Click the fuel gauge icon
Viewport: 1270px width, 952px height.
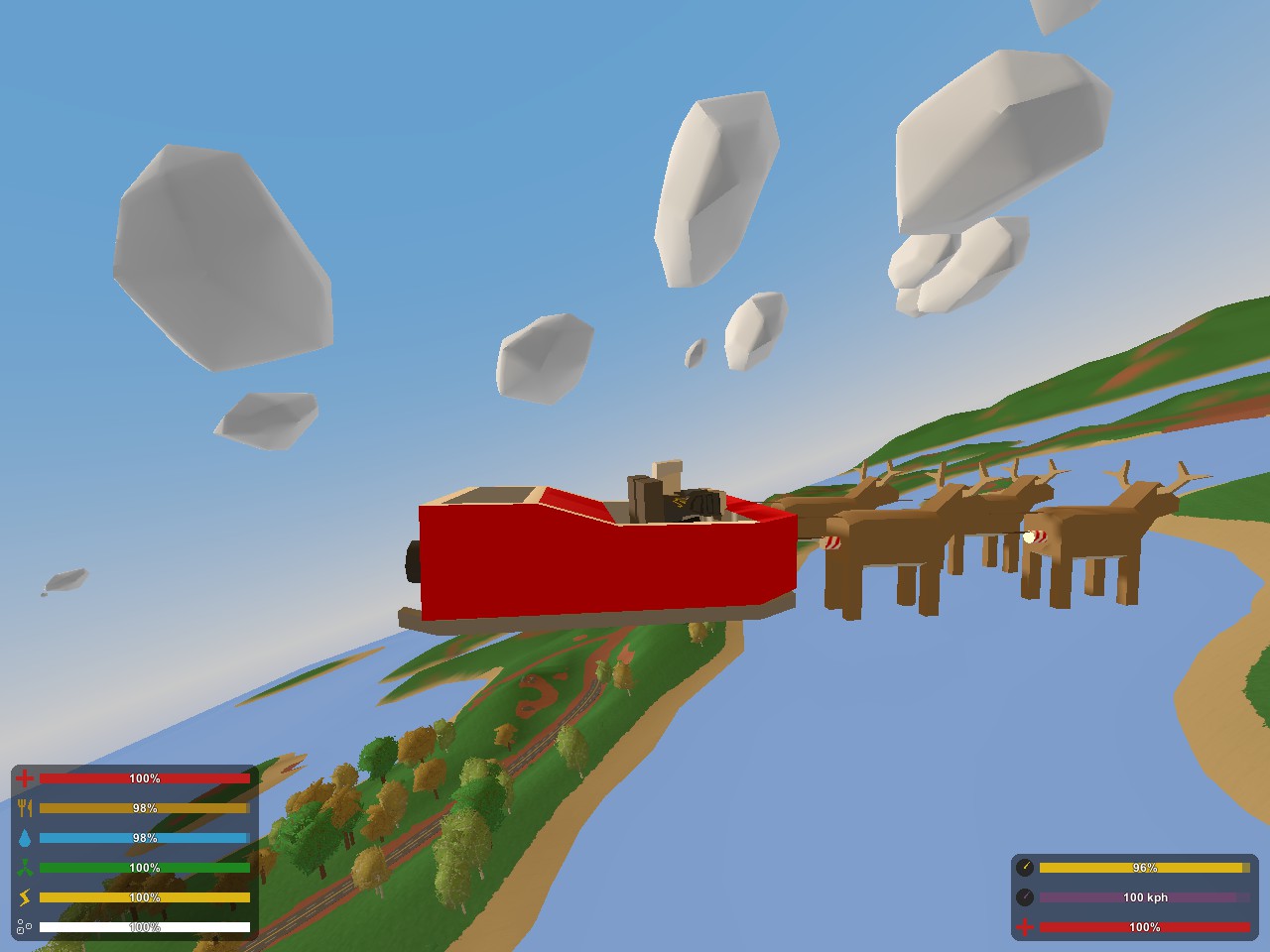point(1027,867)
